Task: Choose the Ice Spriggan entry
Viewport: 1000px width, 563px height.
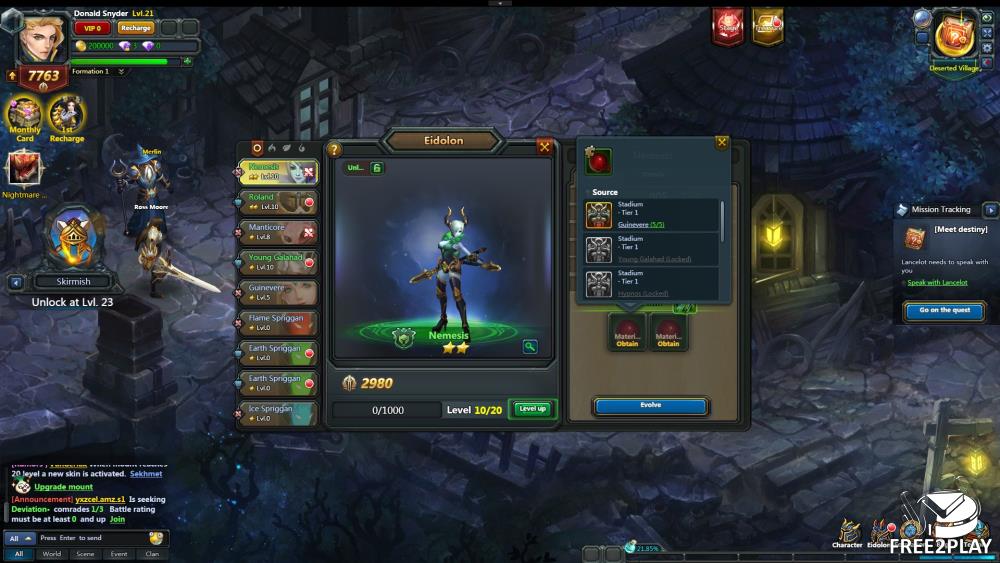Action: [278, 413]
